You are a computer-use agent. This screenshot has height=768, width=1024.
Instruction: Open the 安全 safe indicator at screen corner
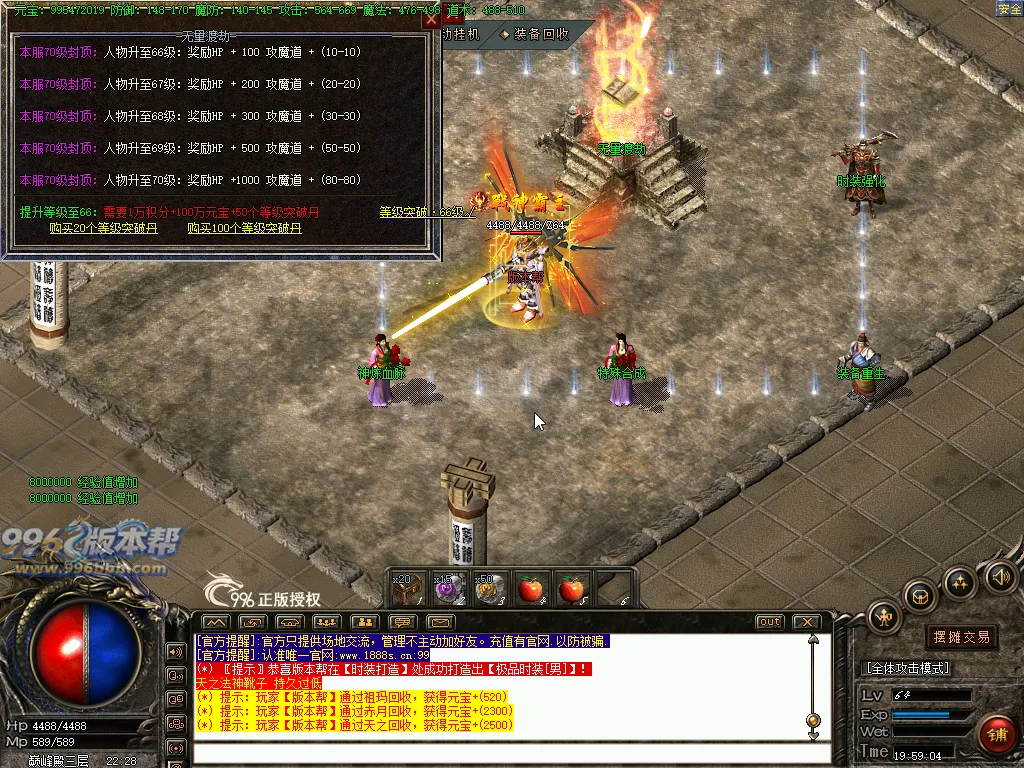click(x=1009, y=9)
